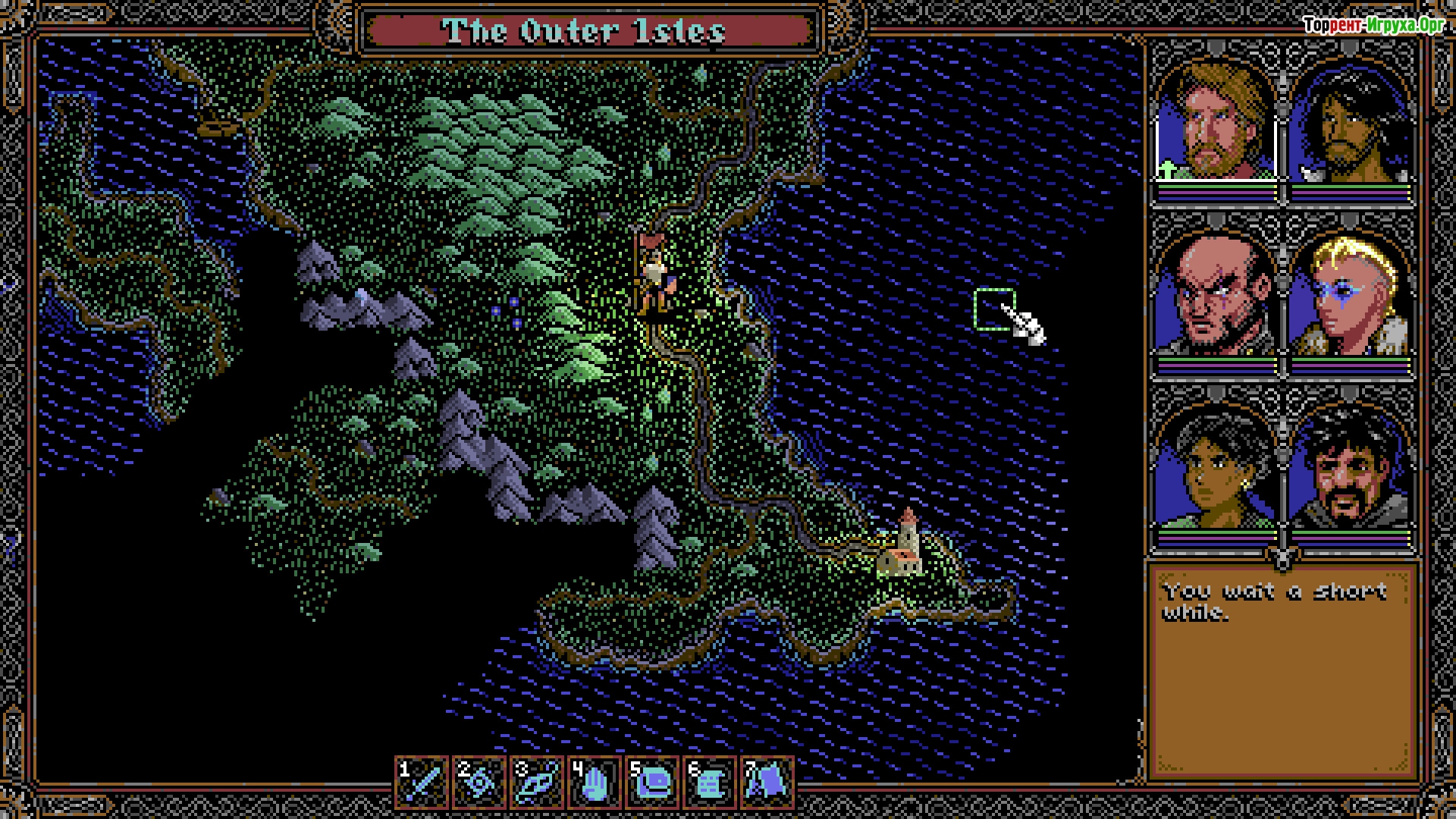Activate the swirl spell icon in slot 2

tap(480, 782)
